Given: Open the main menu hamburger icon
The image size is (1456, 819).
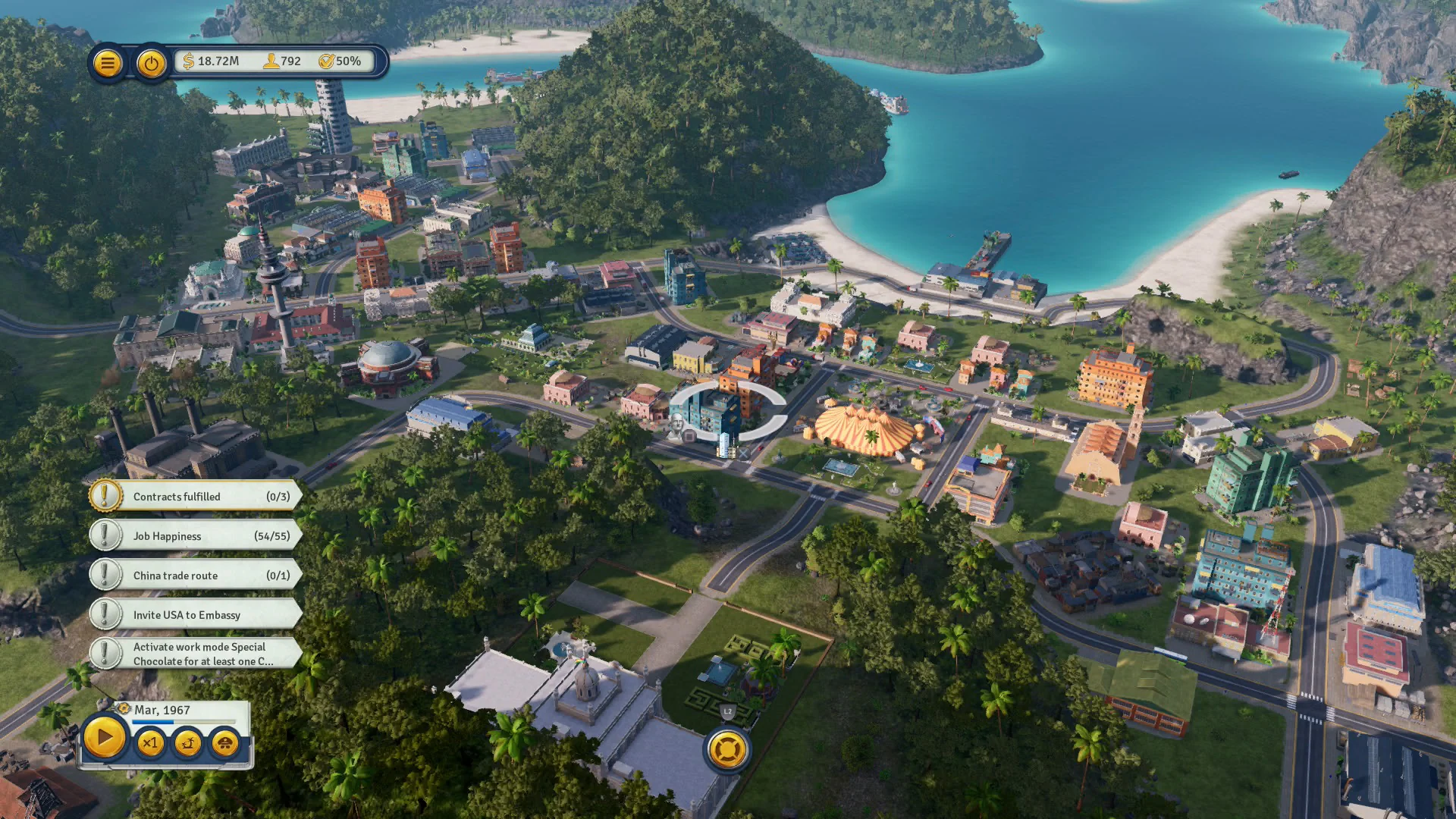Looking at the screenshot, I should 108,62.
